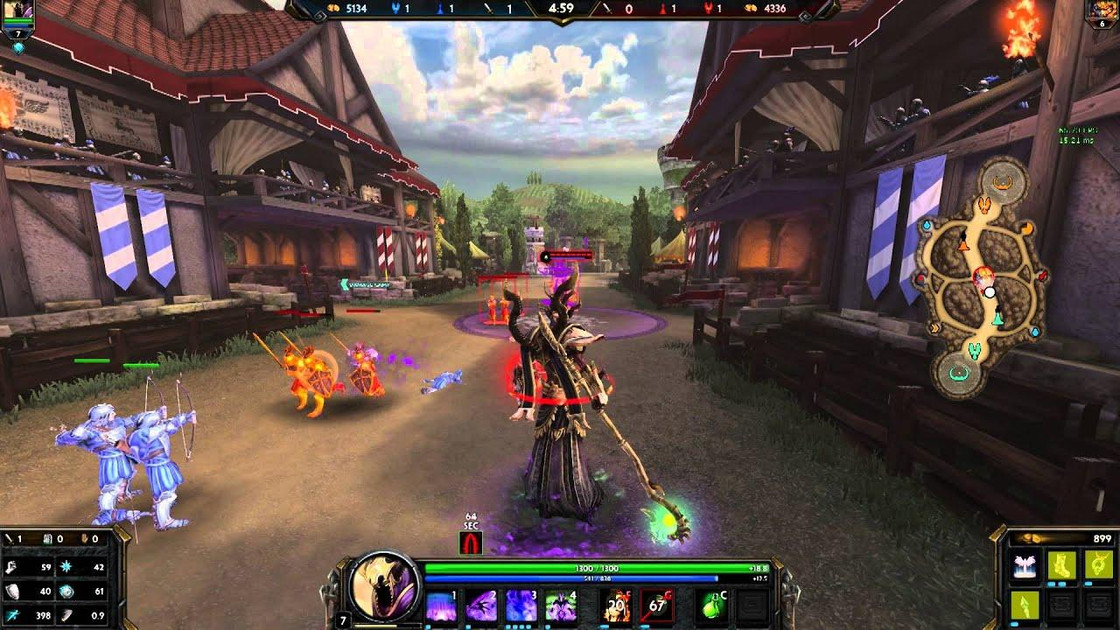Pick the yellow dagger-shaped item slot
The width and height of the screenshot is (1120, 630).
tap(1025, 604)
